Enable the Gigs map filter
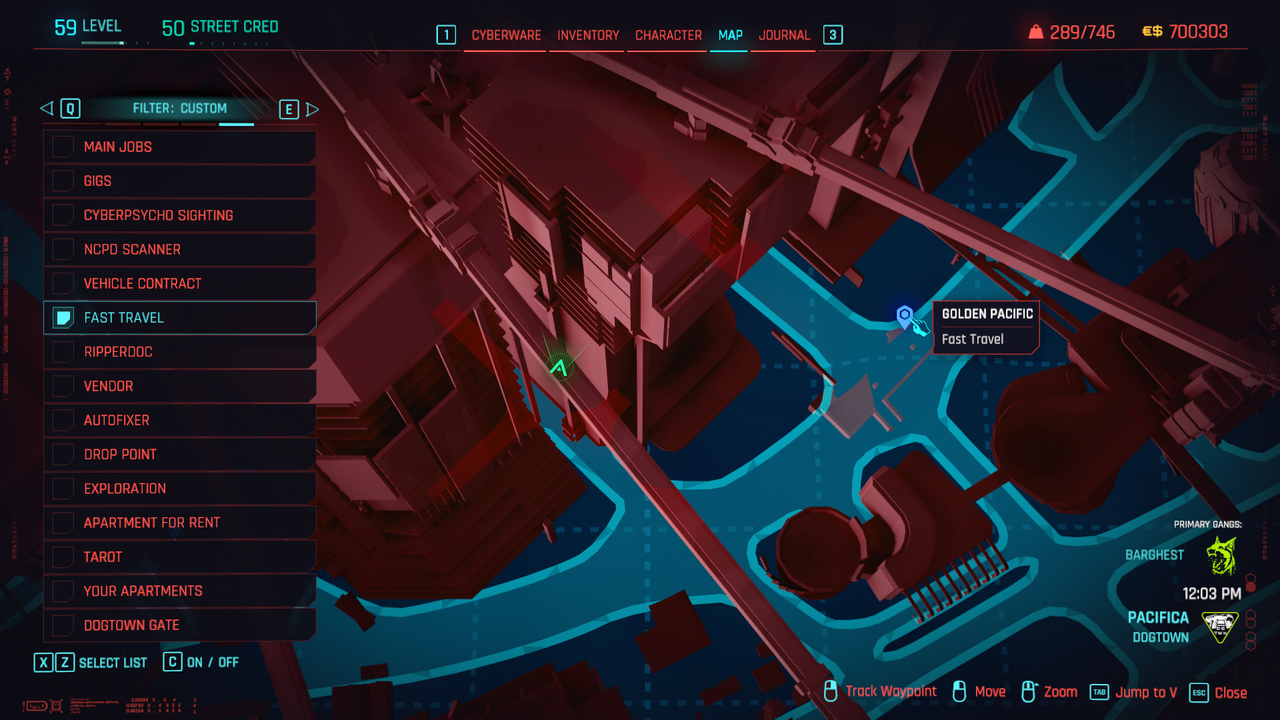This screenshot has width=1280, height=720. pos(64,181)
